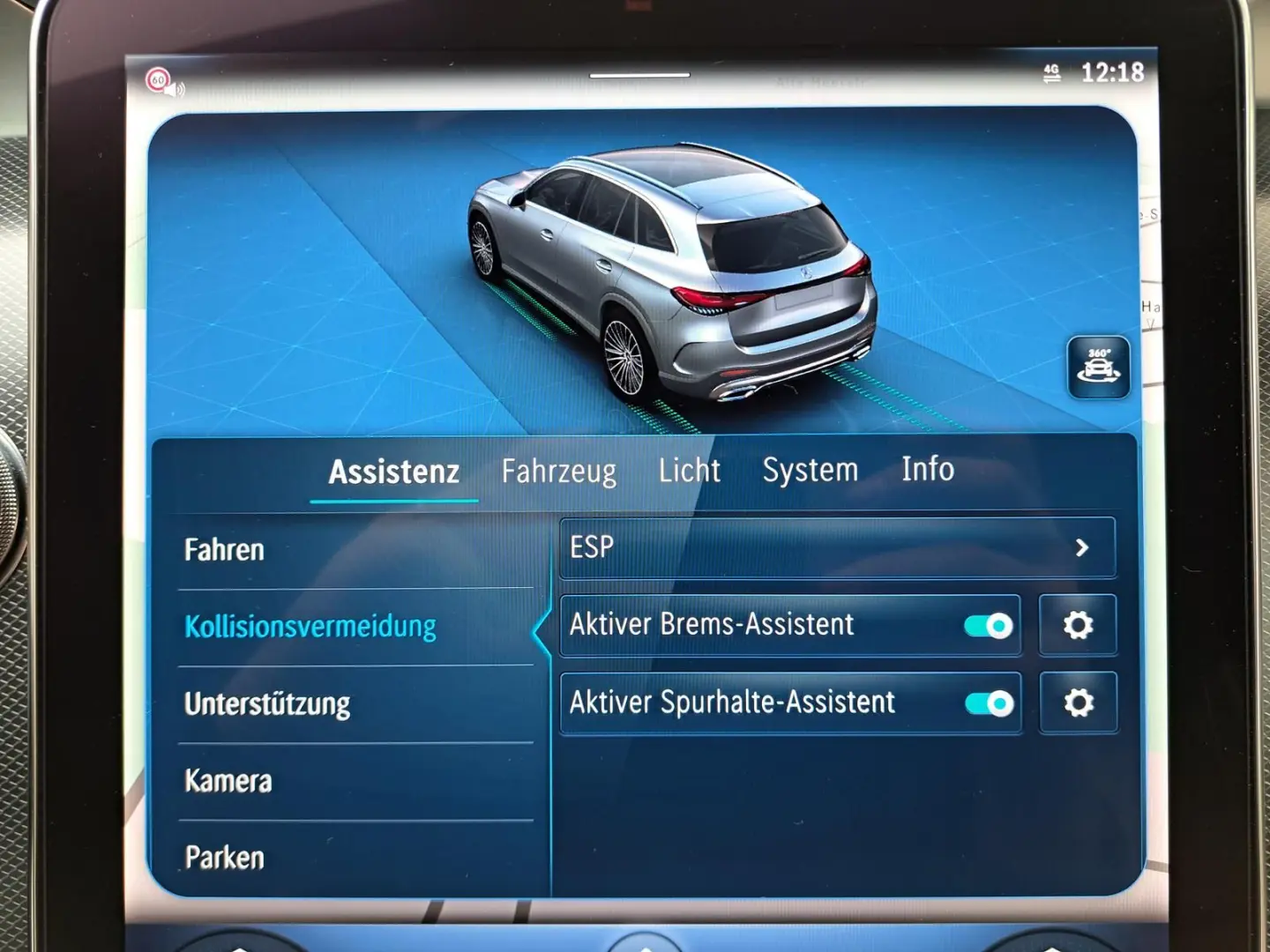The image size is (1270, 952).
Task: Open settings for Aktiver Spurhalte-Assistent
Action: click(x=1077, y=703)
